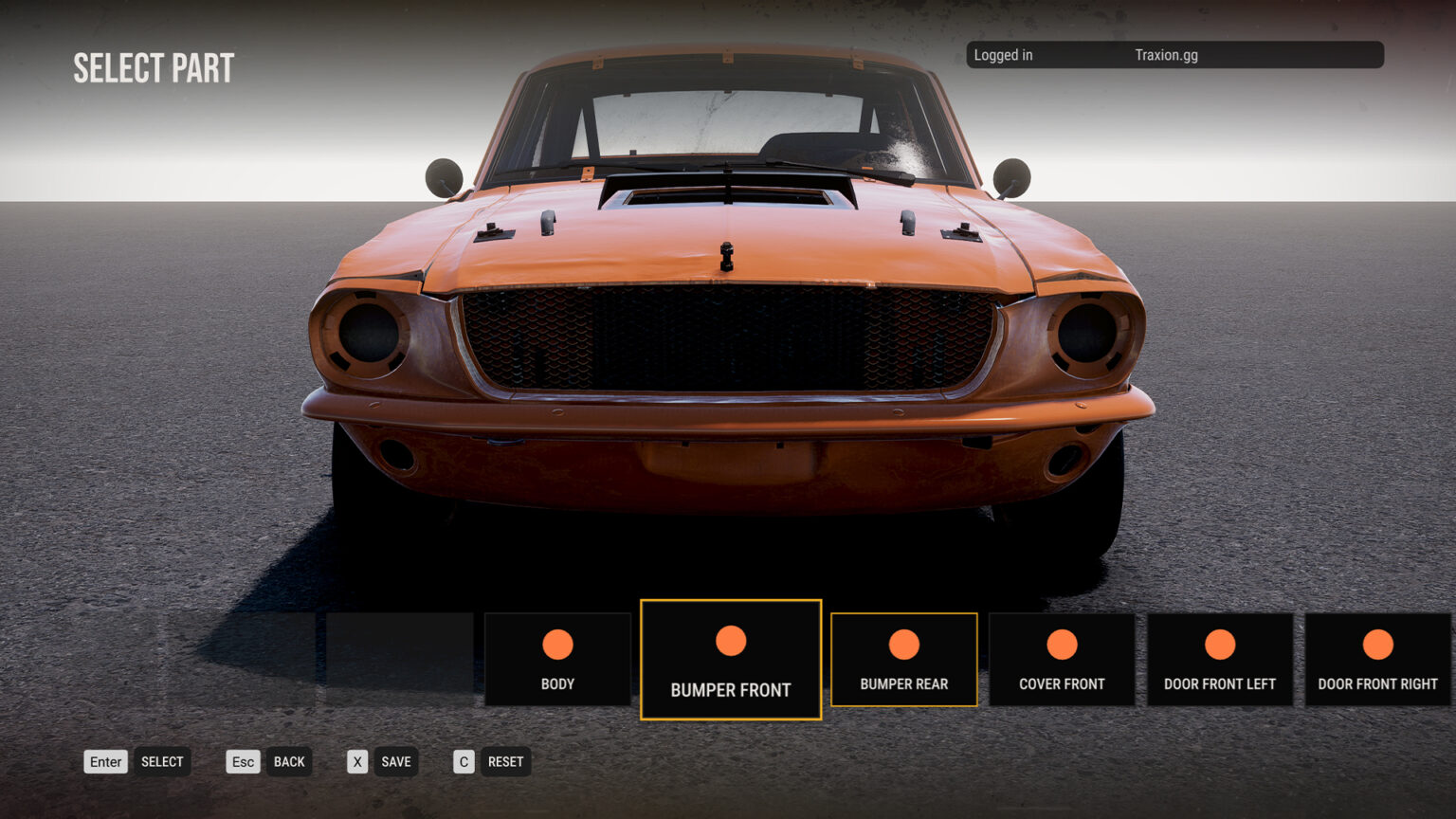The image size is (1456, 819).
Task: Click the Traxion.gg logged in account bar
Action: pos(1174,55)
